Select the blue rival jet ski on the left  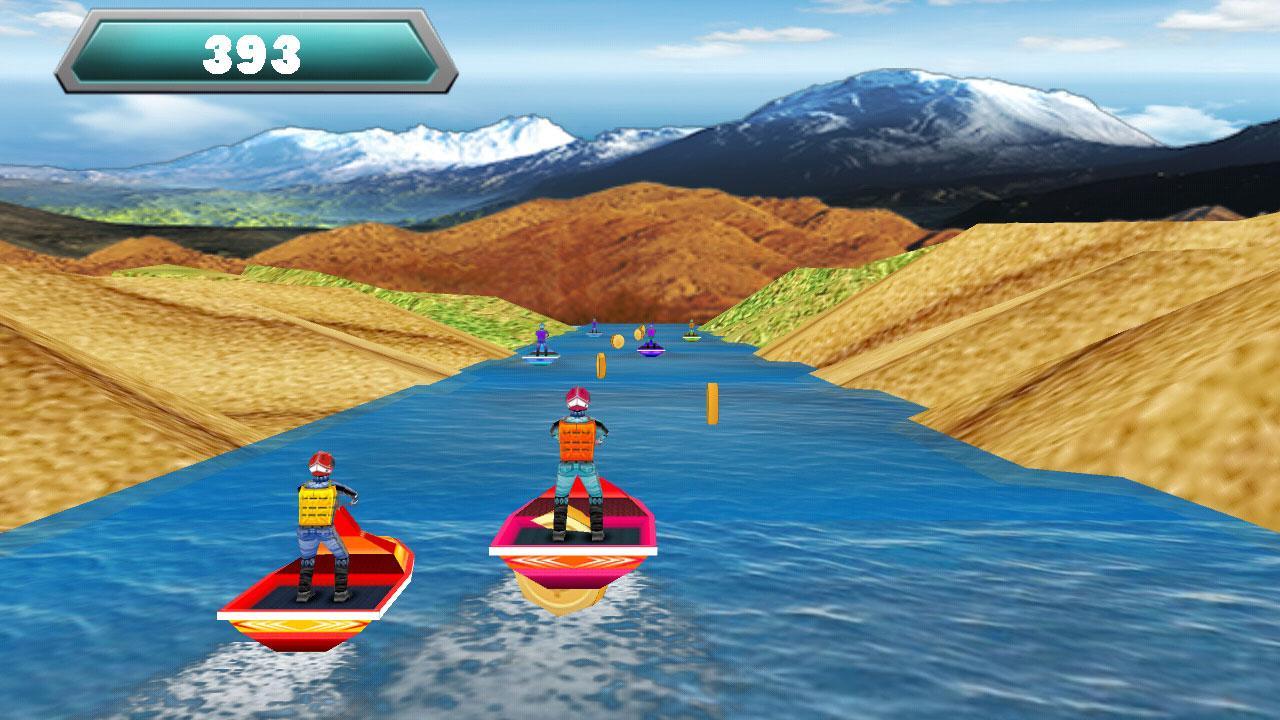539,348
